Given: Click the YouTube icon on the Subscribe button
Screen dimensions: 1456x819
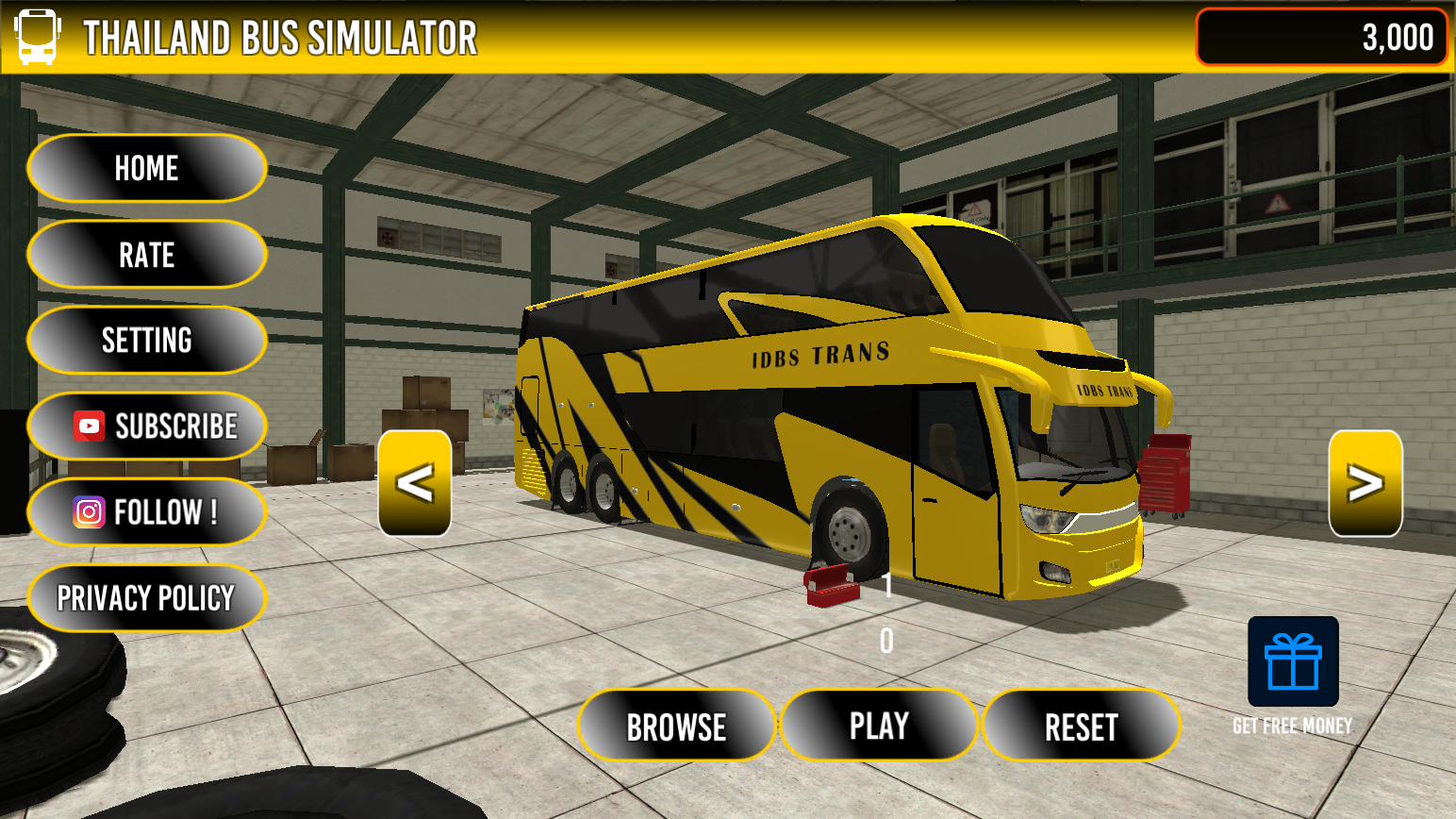Looking at the screenshot, I should point(88,426).
